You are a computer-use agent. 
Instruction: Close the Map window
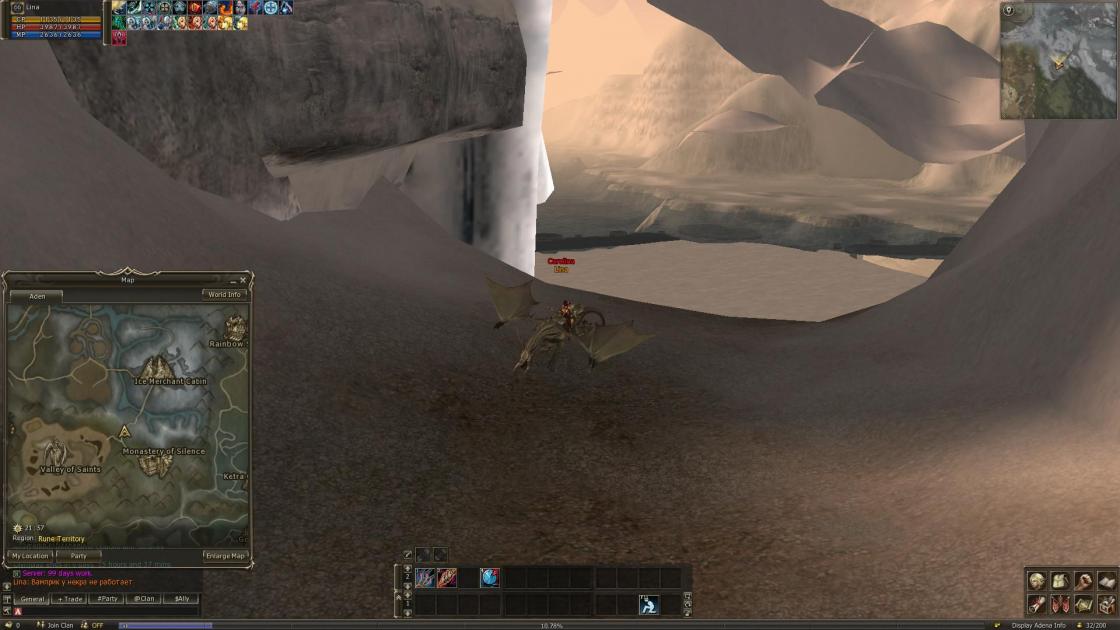(243, 281)
